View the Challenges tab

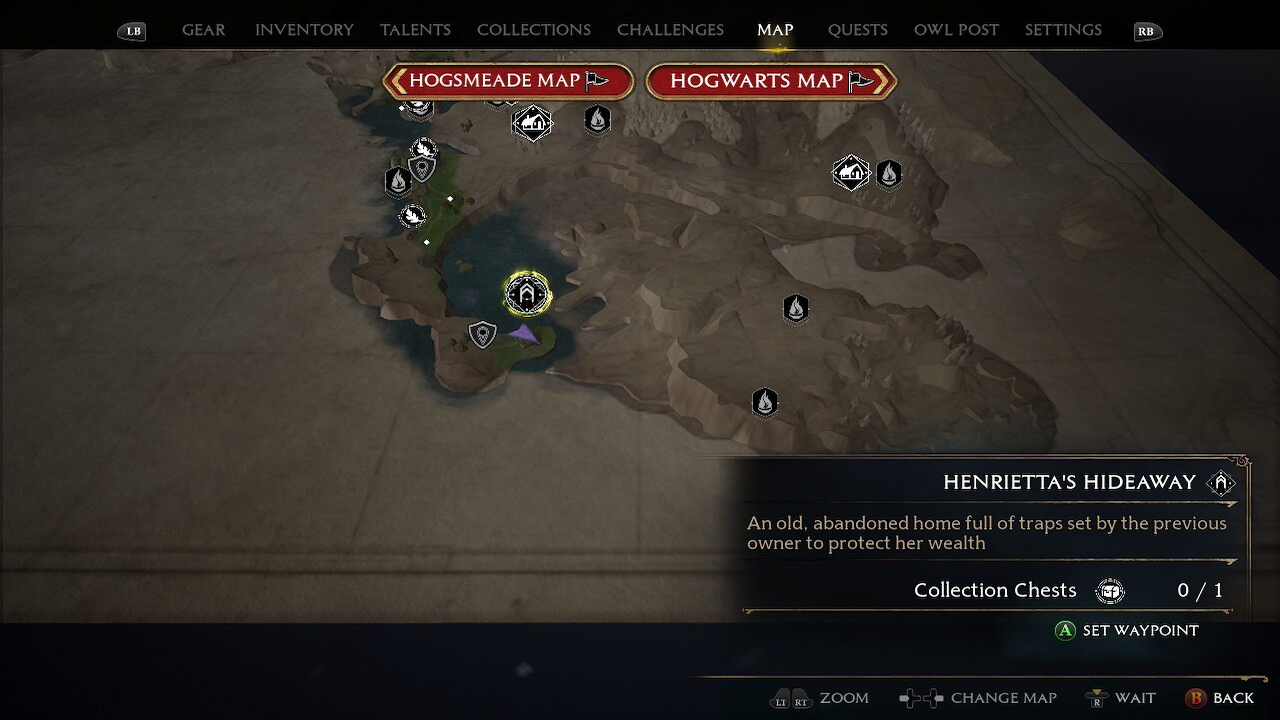(x=670, y=30)
